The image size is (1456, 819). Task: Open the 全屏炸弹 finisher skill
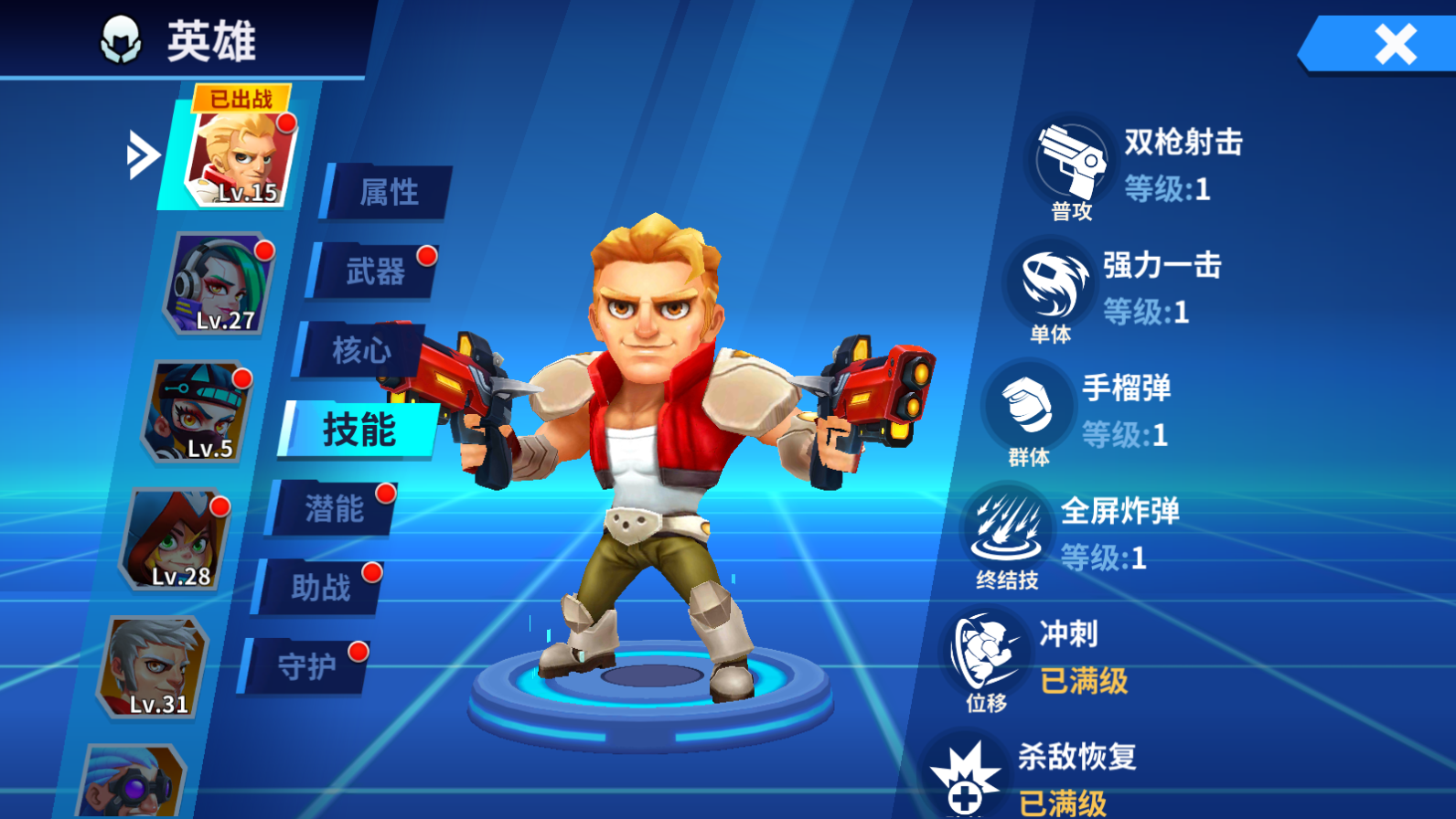[1006, 528]
